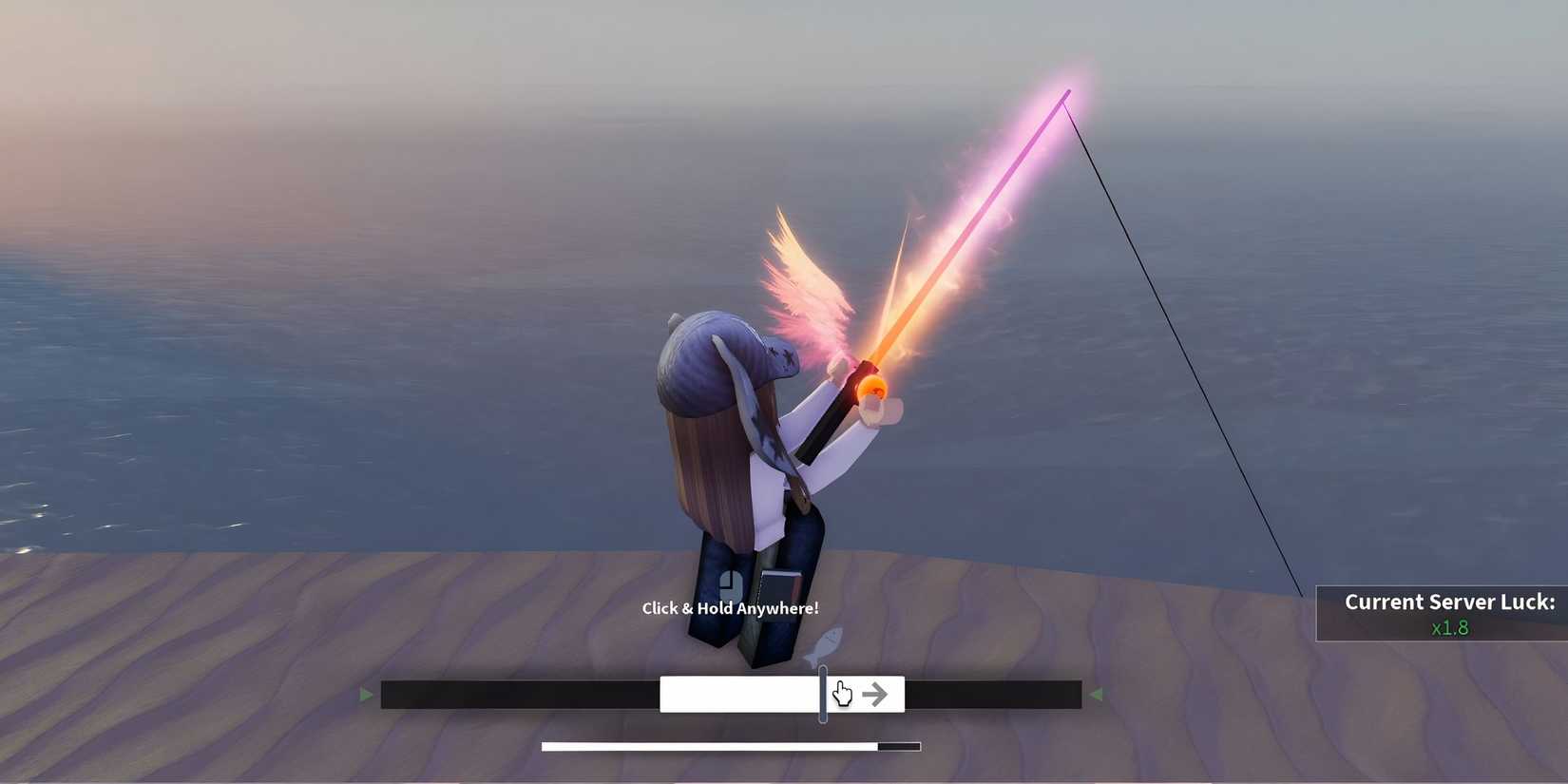Click the tip of the fishing rod
This screenshot has width=1568, height=784.
tap(1069, 90)
